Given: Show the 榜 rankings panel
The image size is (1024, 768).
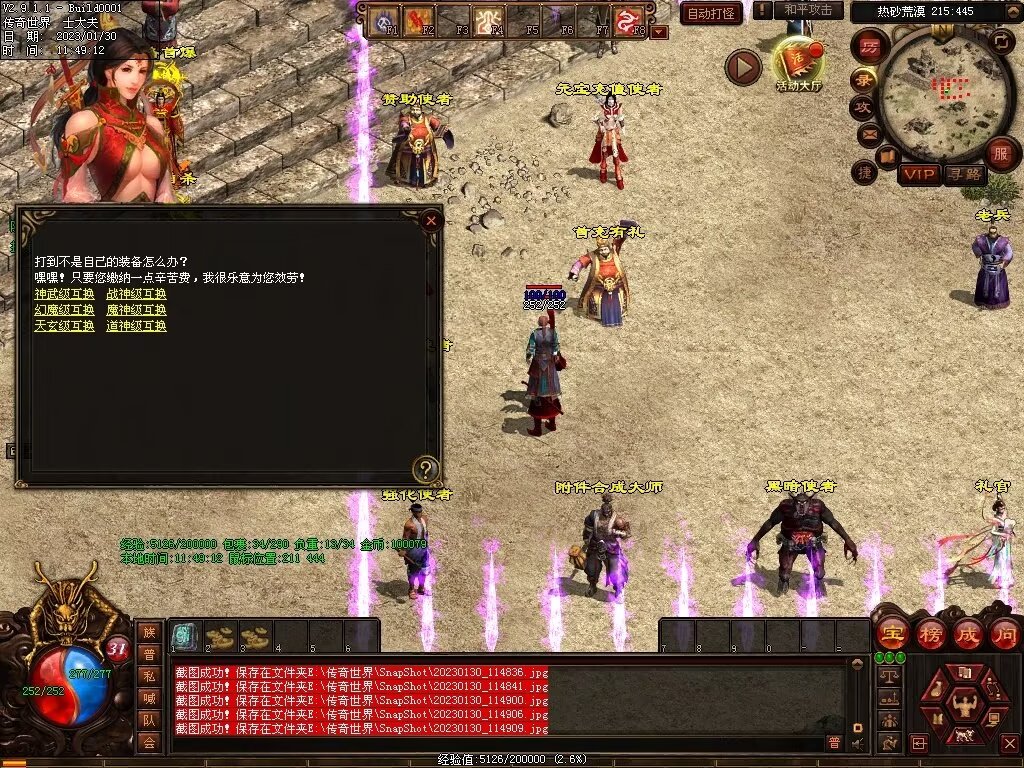Looking at the screenshot, I should point(930,633).
